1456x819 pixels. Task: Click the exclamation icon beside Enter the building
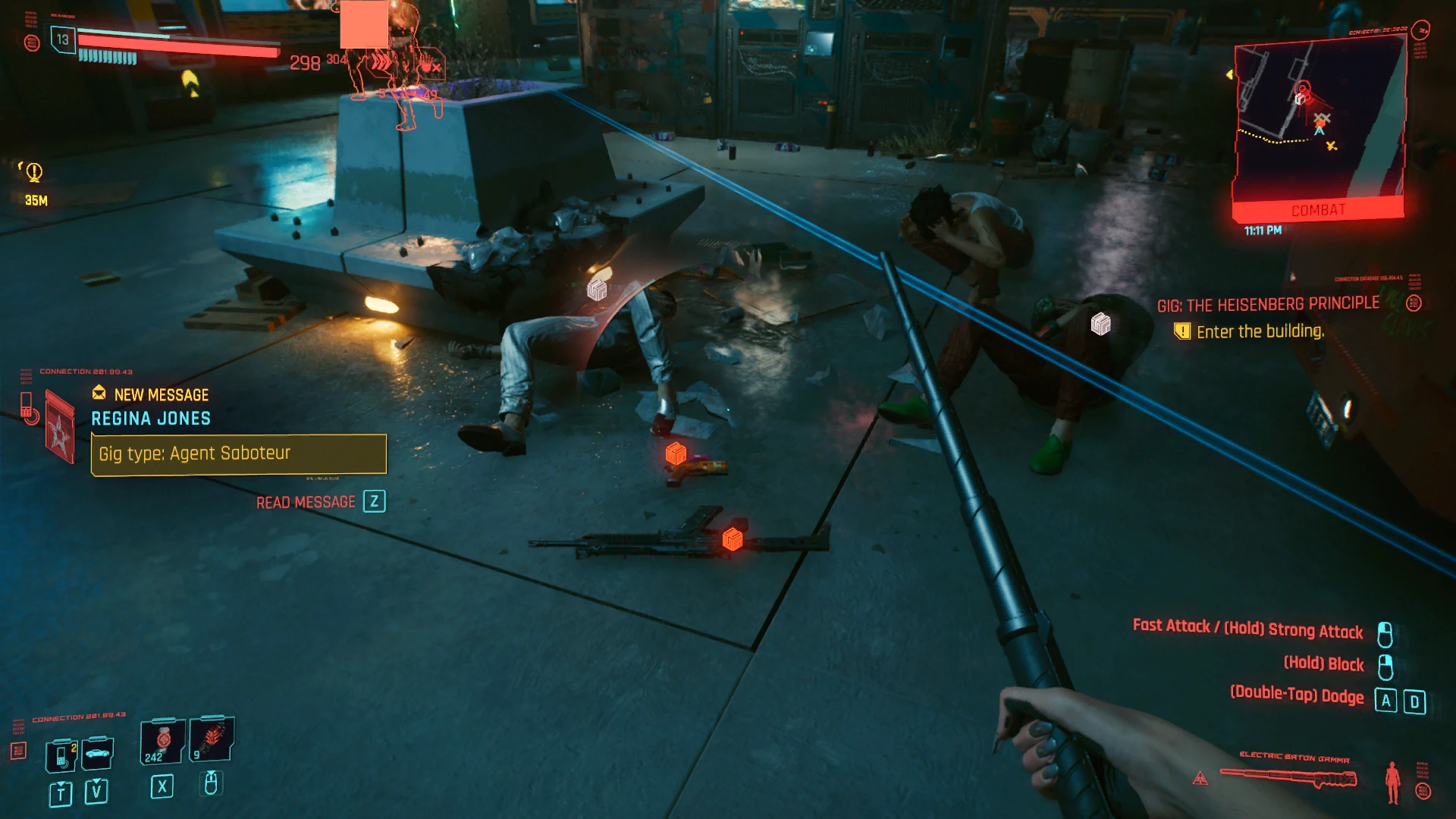[1183, 331]
